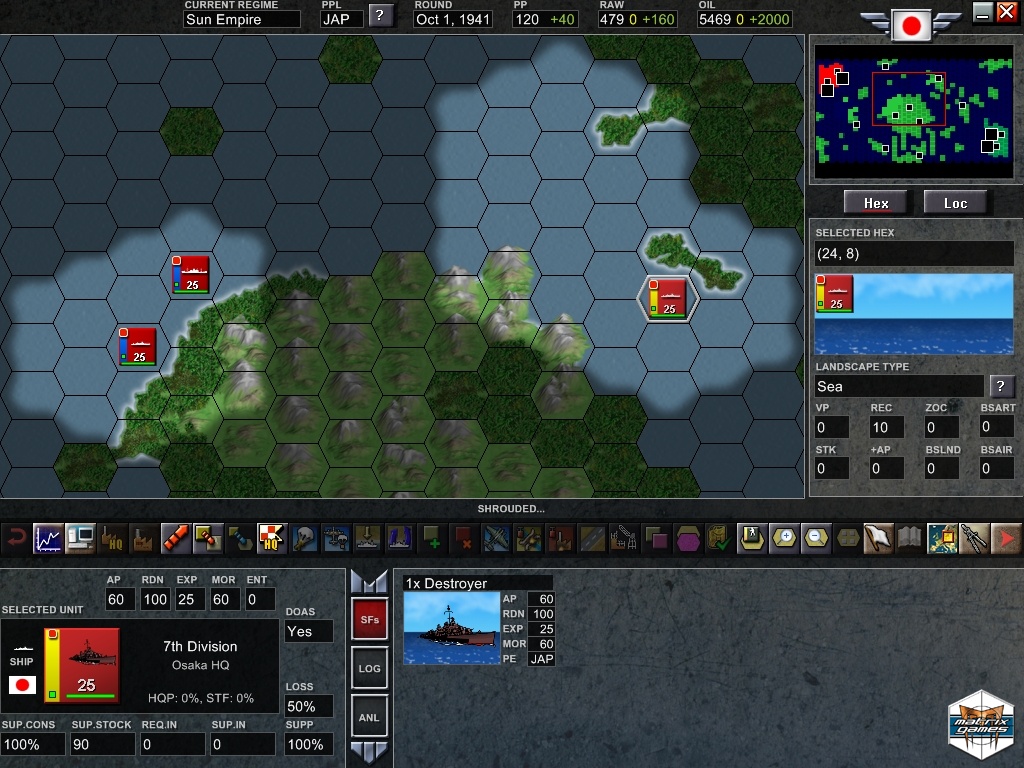Open the LOG tab
1024x768 pixels.
pos(368,668)
